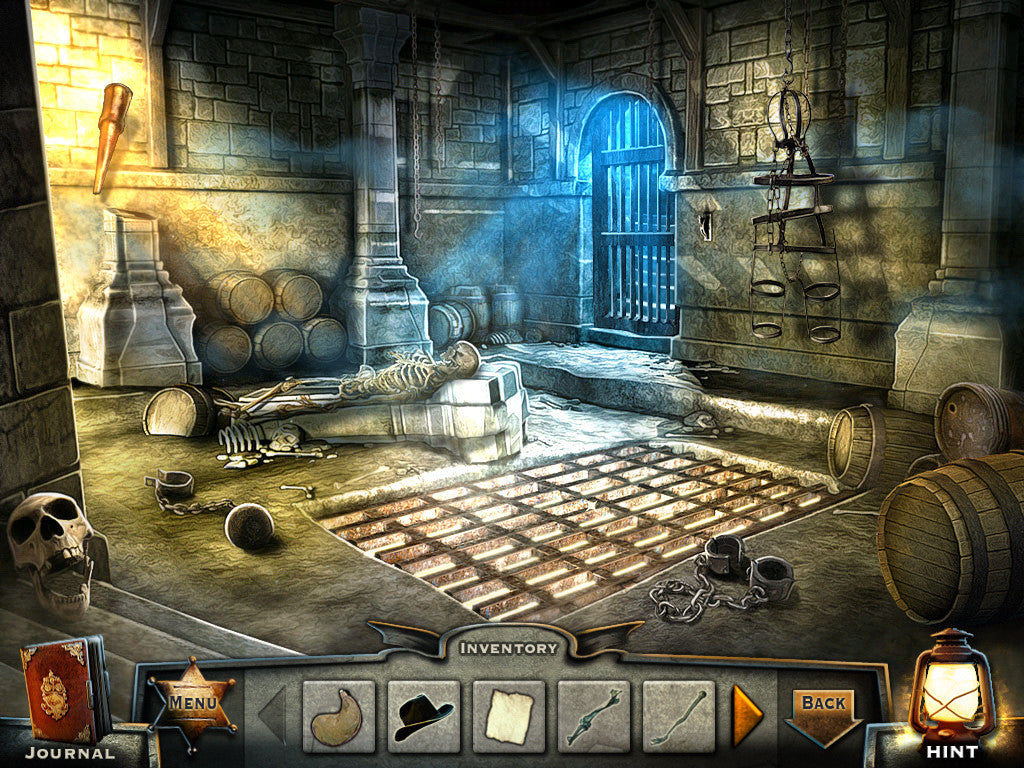
Task: Select the leather pouch inventory slot
Action: coord(339,716)
